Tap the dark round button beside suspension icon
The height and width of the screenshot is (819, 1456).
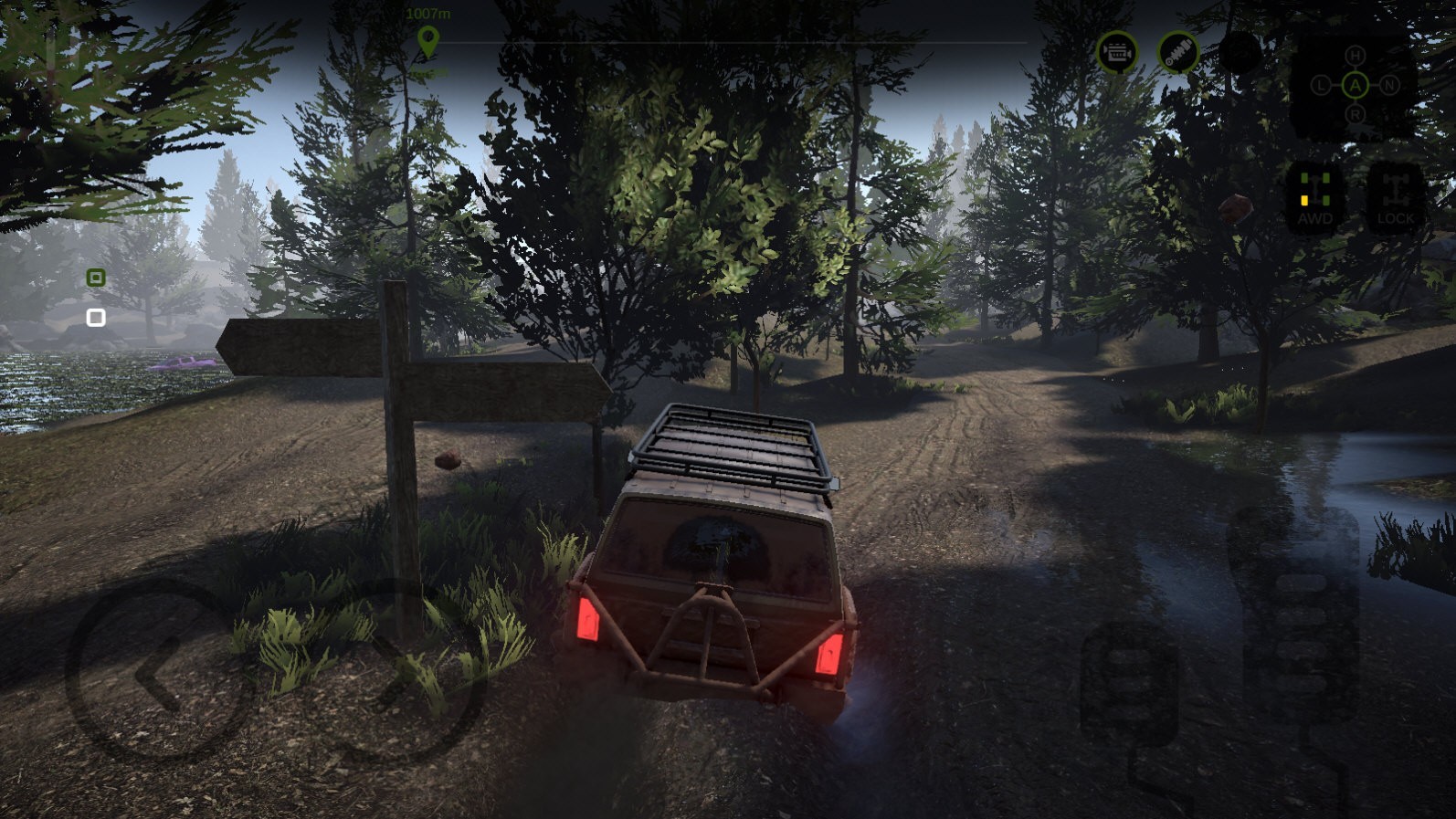[1240, 53]
